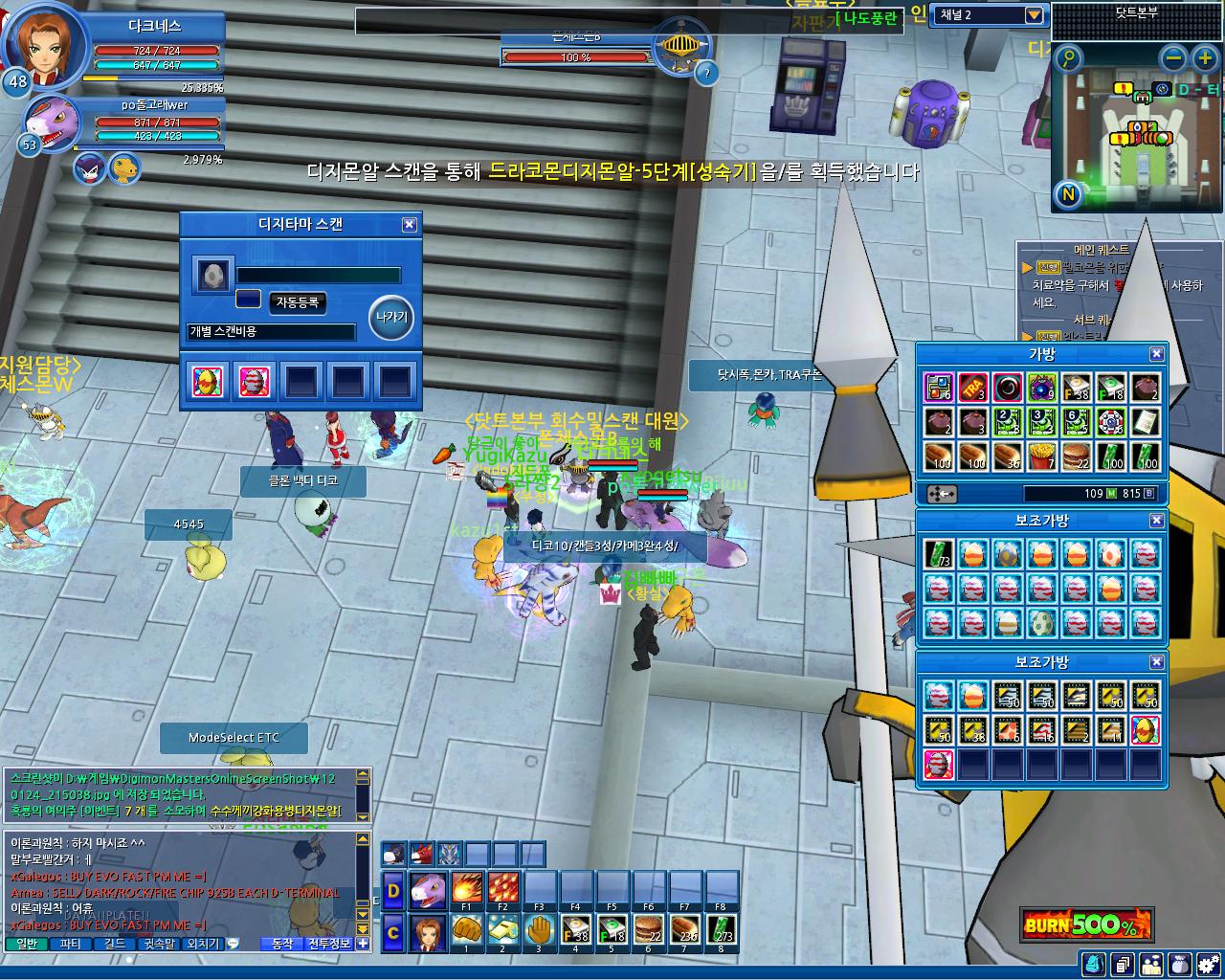Screen dimensions: 1225x980
Task: Click the sort button in the bag
Action: coord(943,494)
